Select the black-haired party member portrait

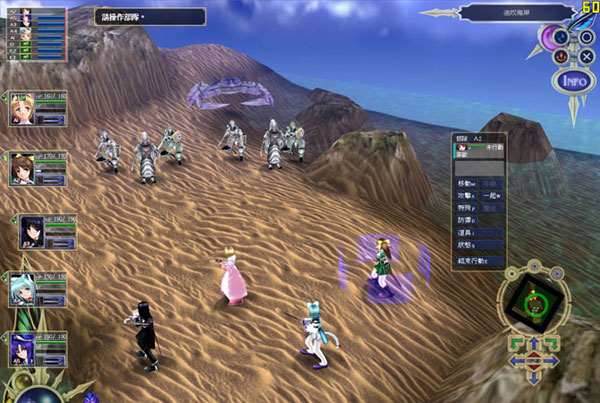pyautogui.click(x=33, y=232)
